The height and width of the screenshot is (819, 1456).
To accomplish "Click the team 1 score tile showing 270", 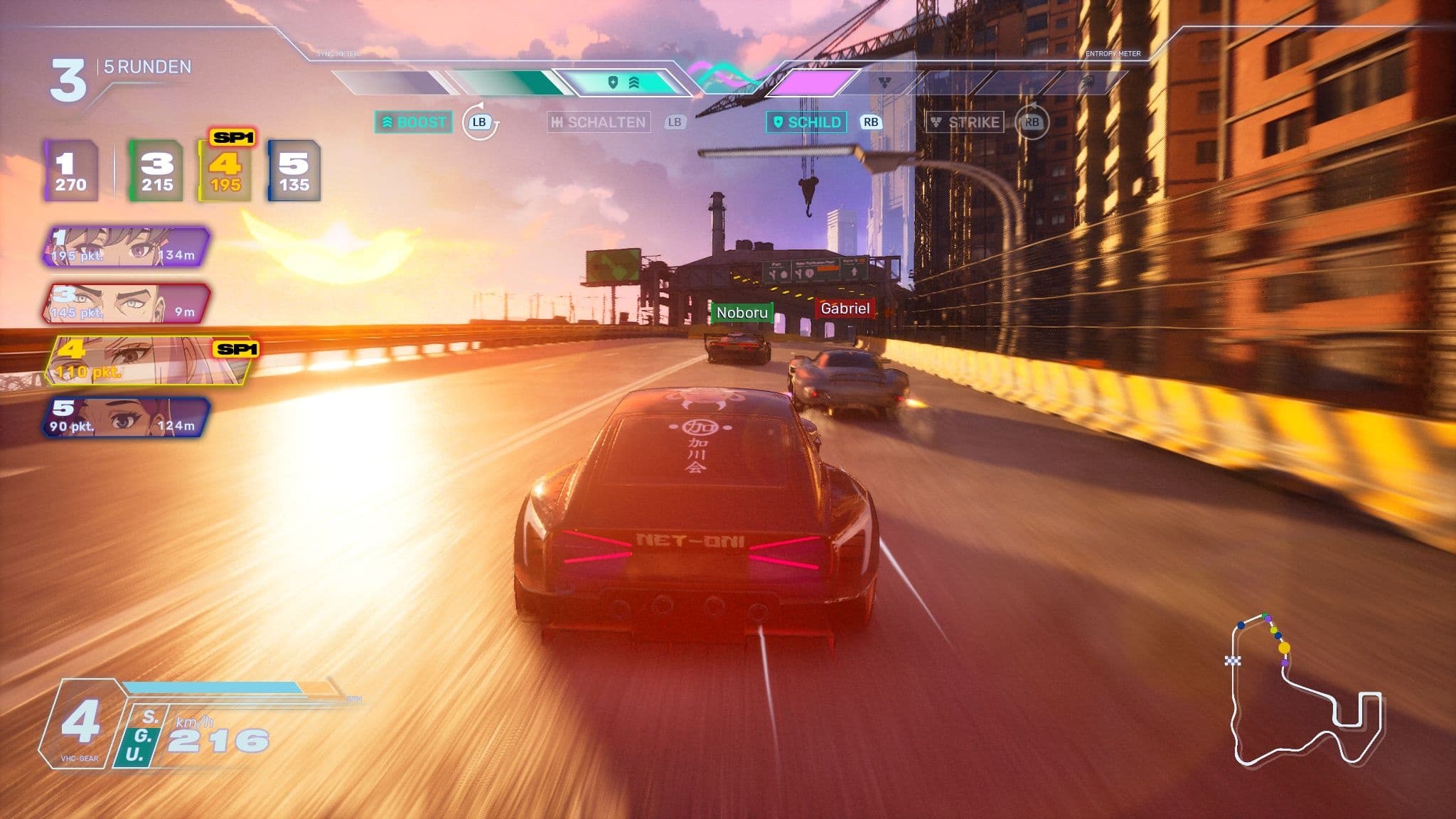I will 70,171.
